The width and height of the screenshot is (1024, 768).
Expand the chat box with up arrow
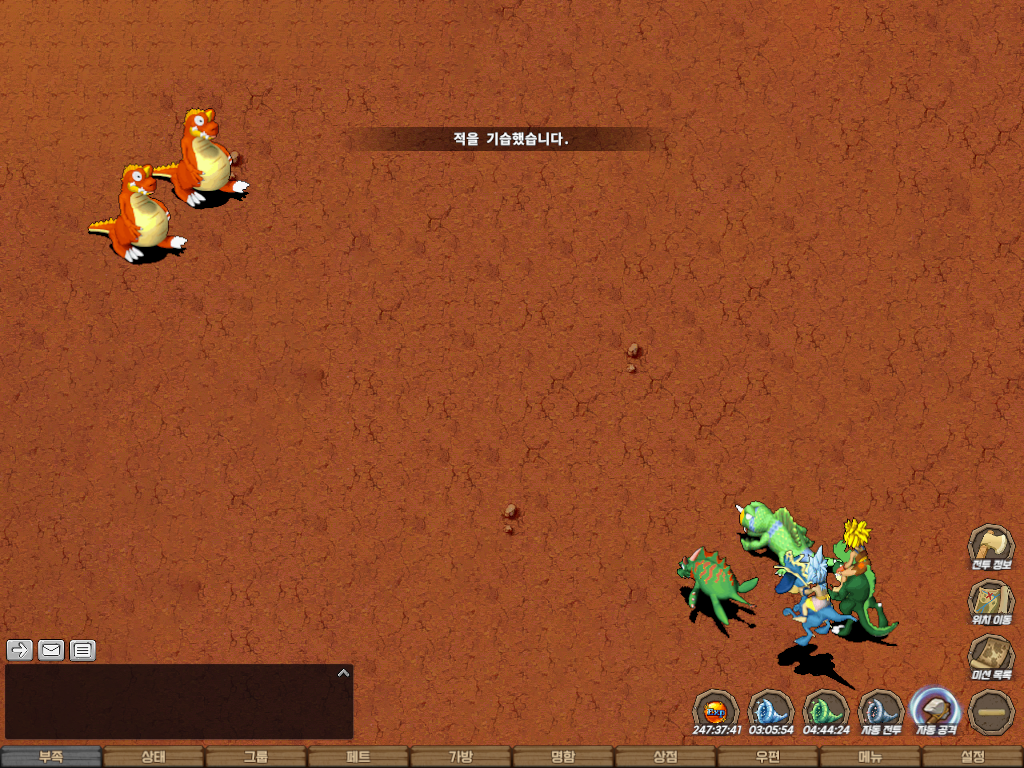point(343,673)
